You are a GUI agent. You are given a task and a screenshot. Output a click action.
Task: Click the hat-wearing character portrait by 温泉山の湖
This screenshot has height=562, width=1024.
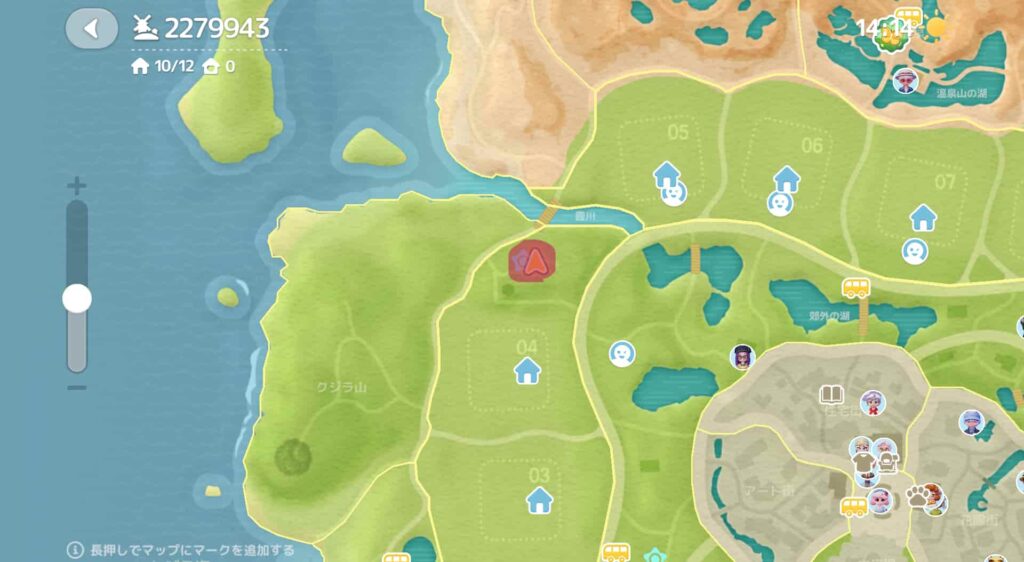coord(905,80)
